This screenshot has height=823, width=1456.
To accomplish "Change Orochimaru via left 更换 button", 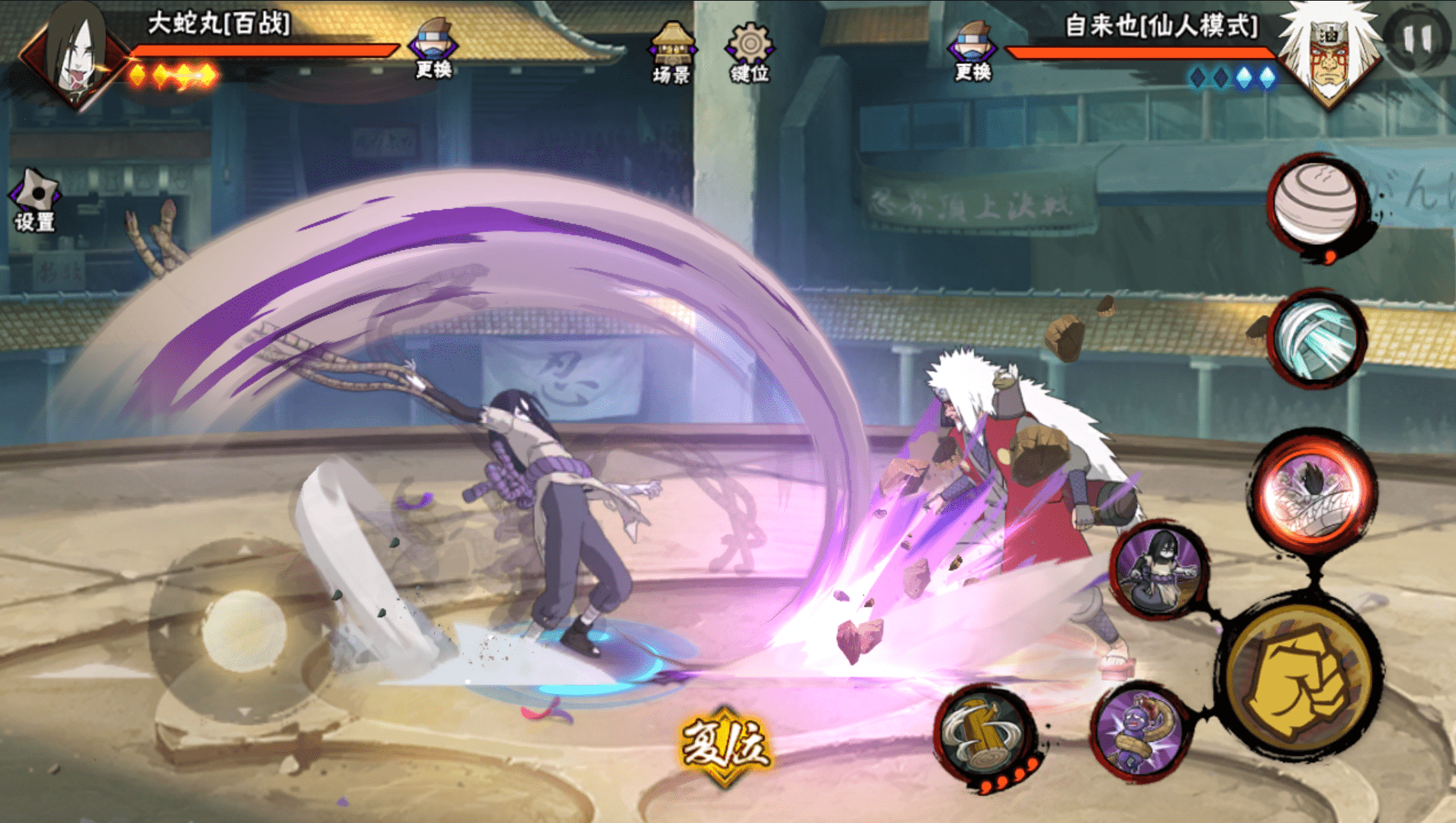I will click(x=433, y=49).
